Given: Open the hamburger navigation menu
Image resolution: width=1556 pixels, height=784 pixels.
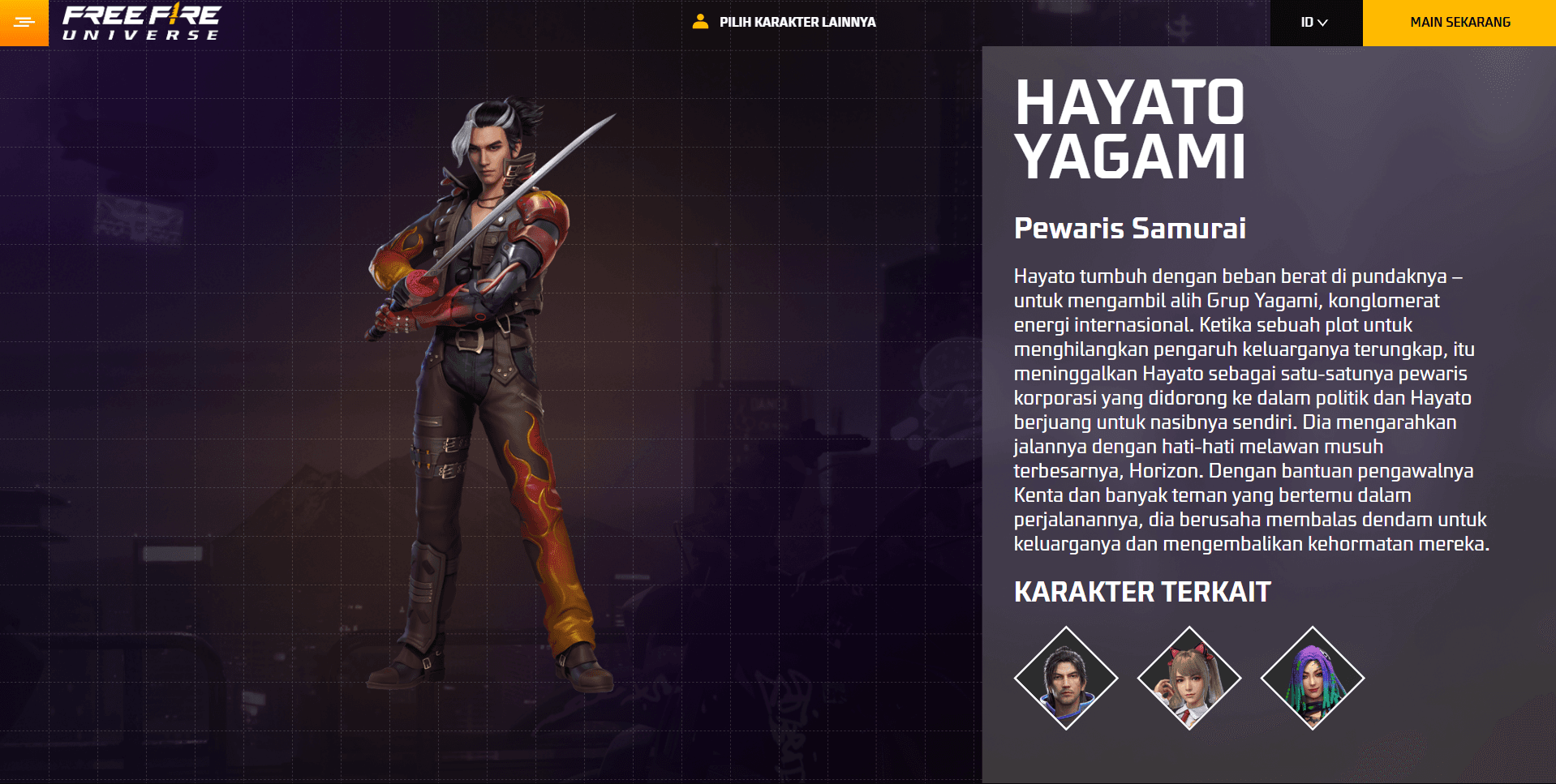Looking at the screenshot, I should 24,23.
